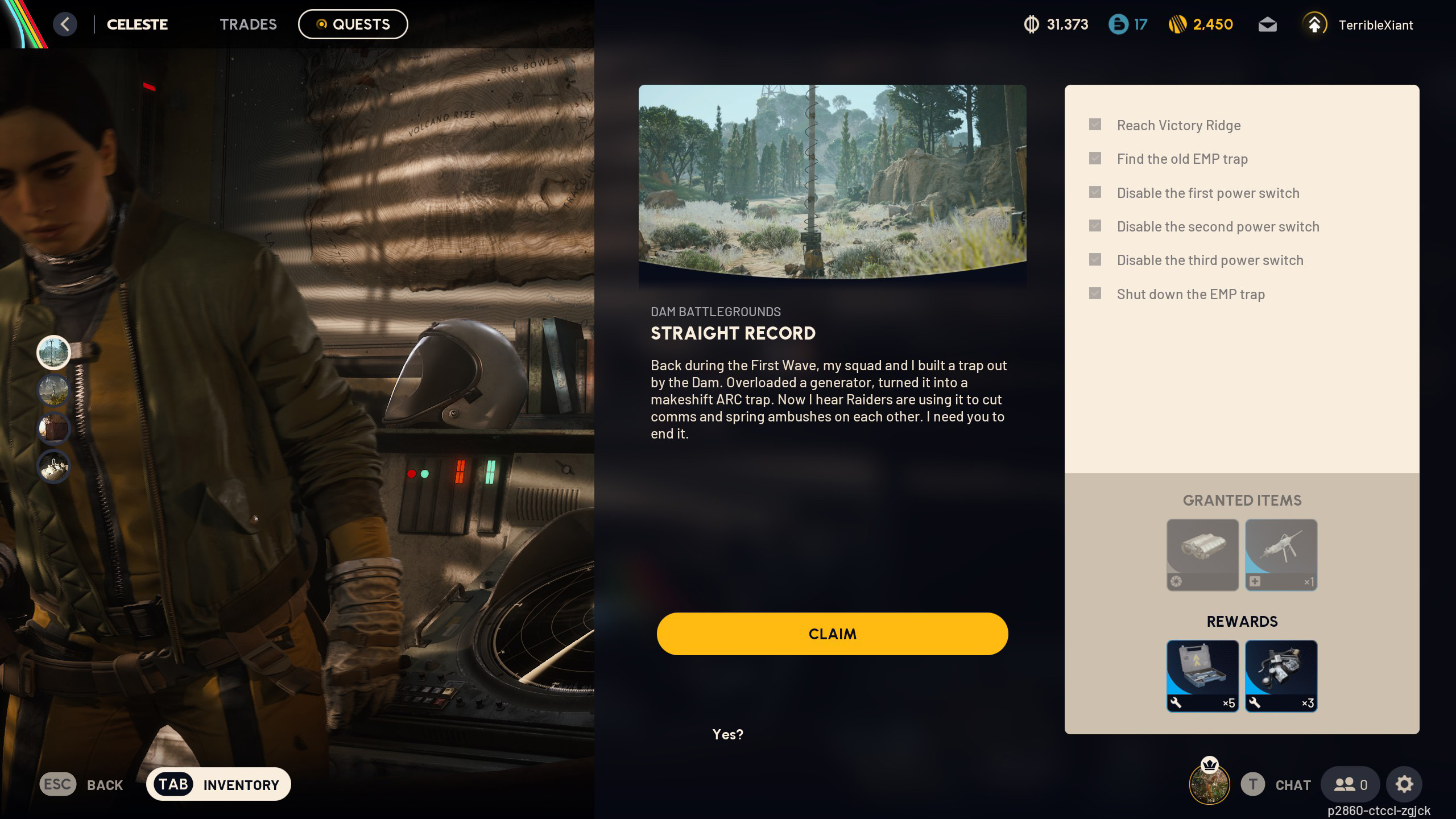Open the Inventory button
1456x819 pixels.
click(x=218, y=784)
